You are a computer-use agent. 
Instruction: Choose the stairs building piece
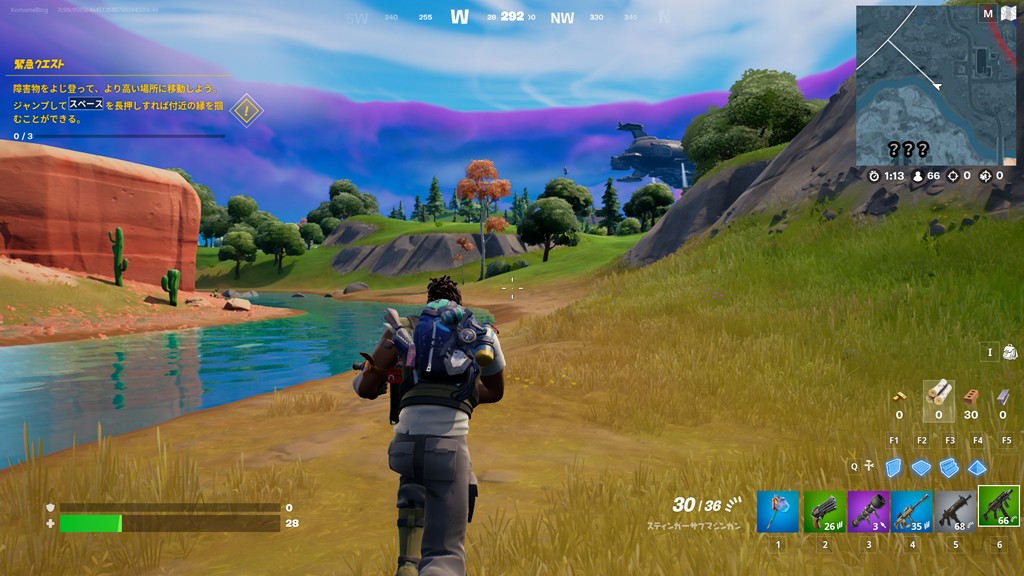click(x=949, y=467)
